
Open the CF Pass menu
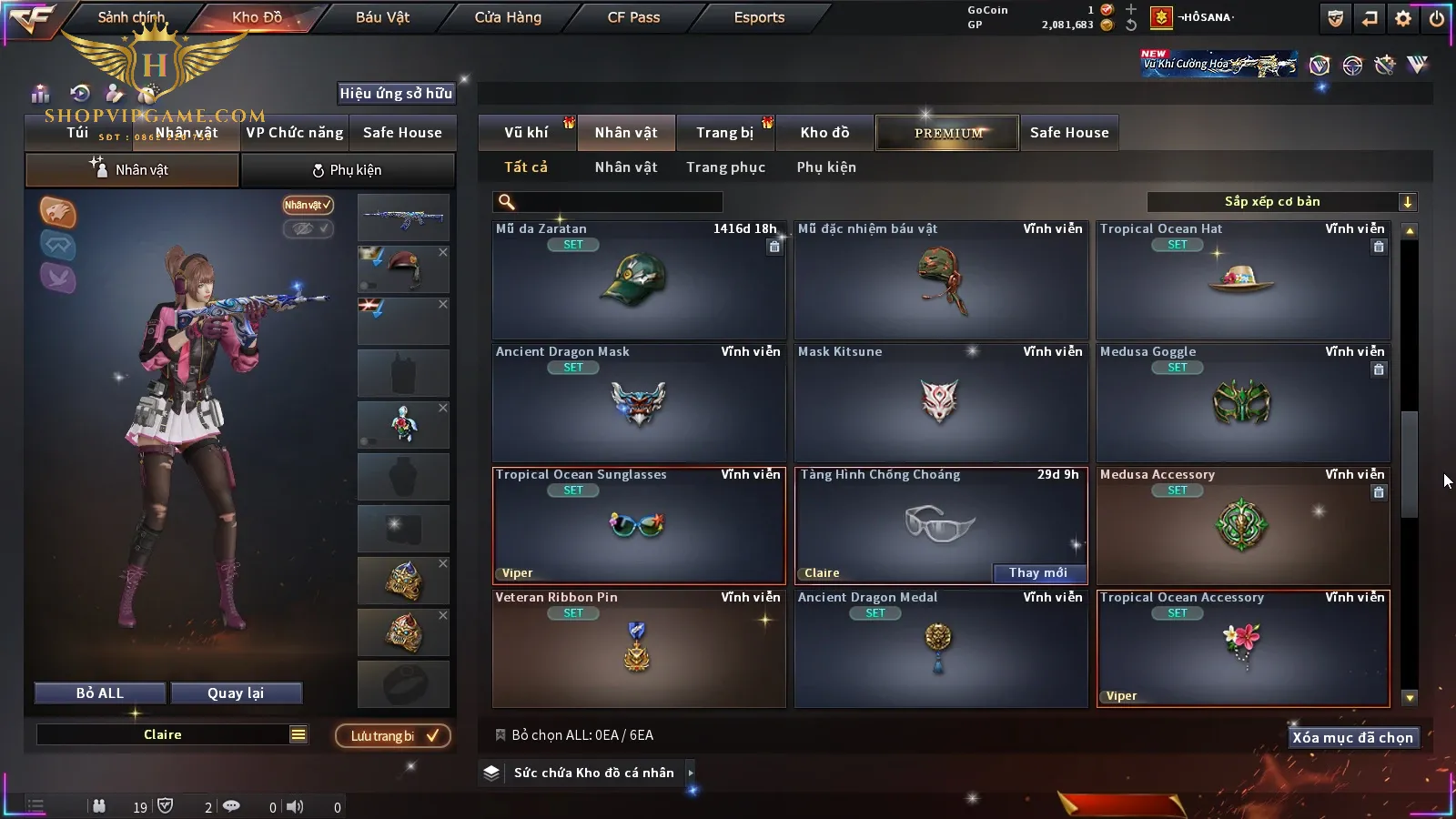(x=633, y=17)
